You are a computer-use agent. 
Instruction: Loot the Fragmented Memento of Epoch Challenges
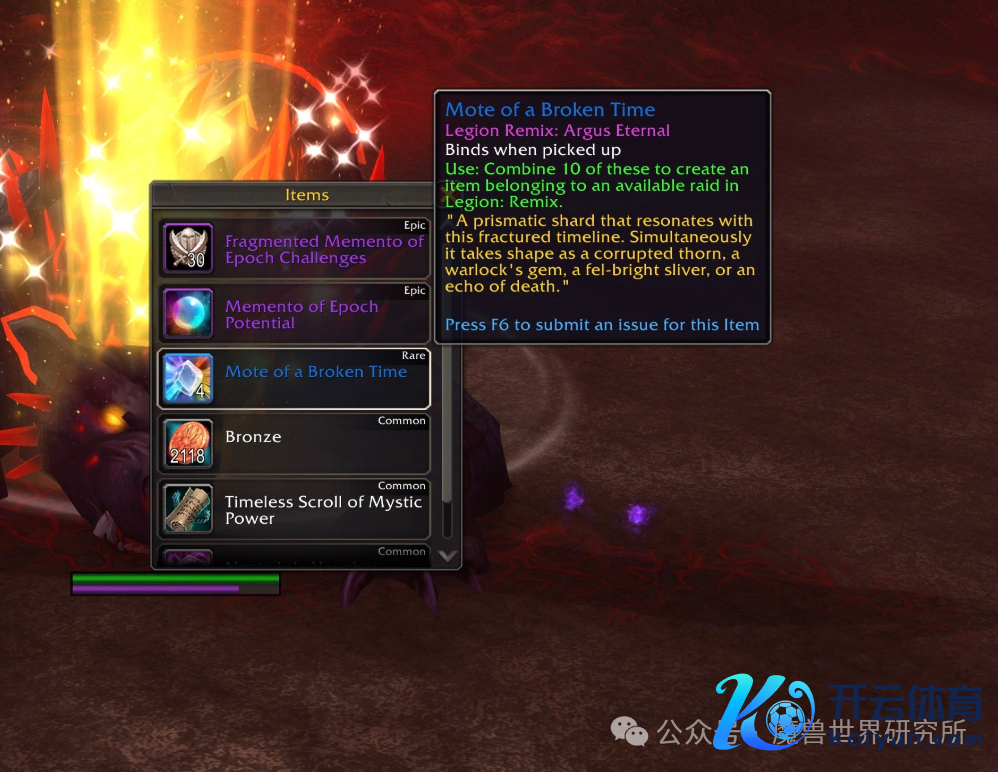pyautogui.click(x=294, y=249)
